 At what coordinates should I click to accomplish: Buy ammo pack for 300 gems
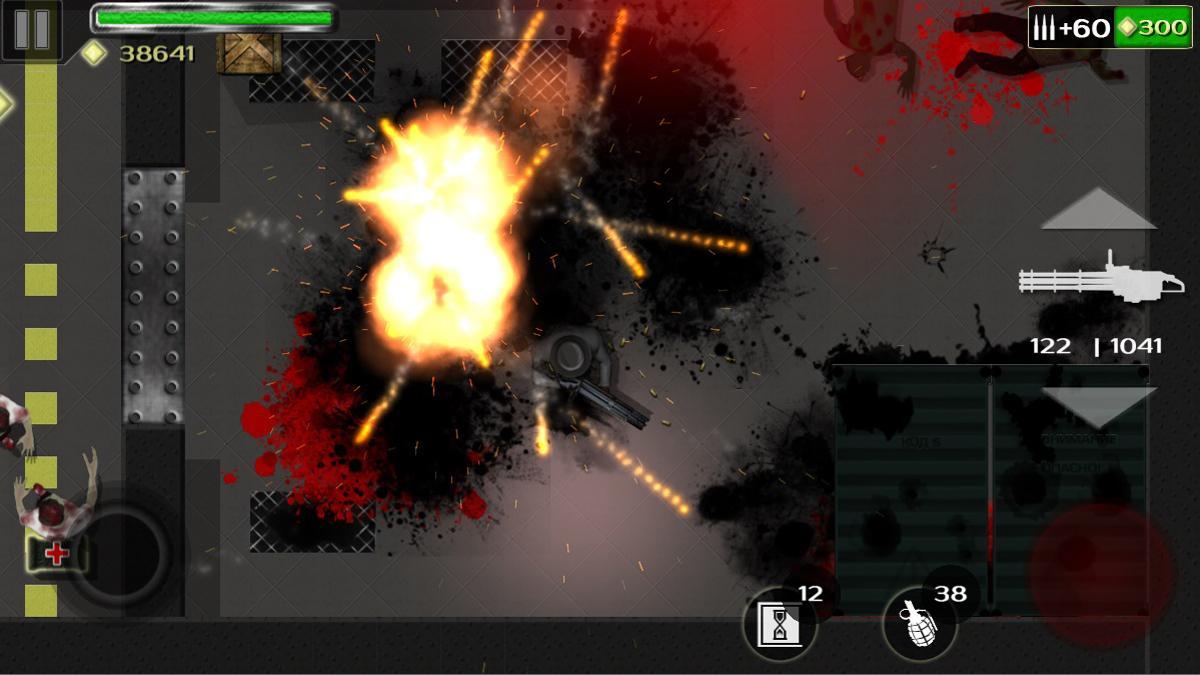[x=1110, y=27]
